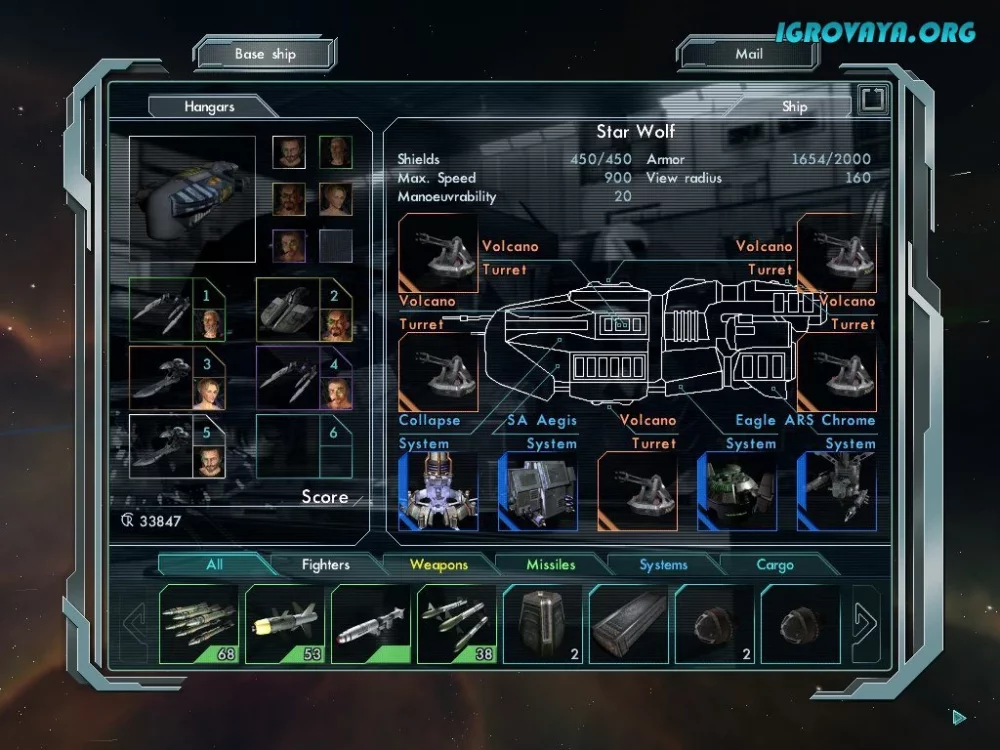Open the Missiles category

point(551,565)
